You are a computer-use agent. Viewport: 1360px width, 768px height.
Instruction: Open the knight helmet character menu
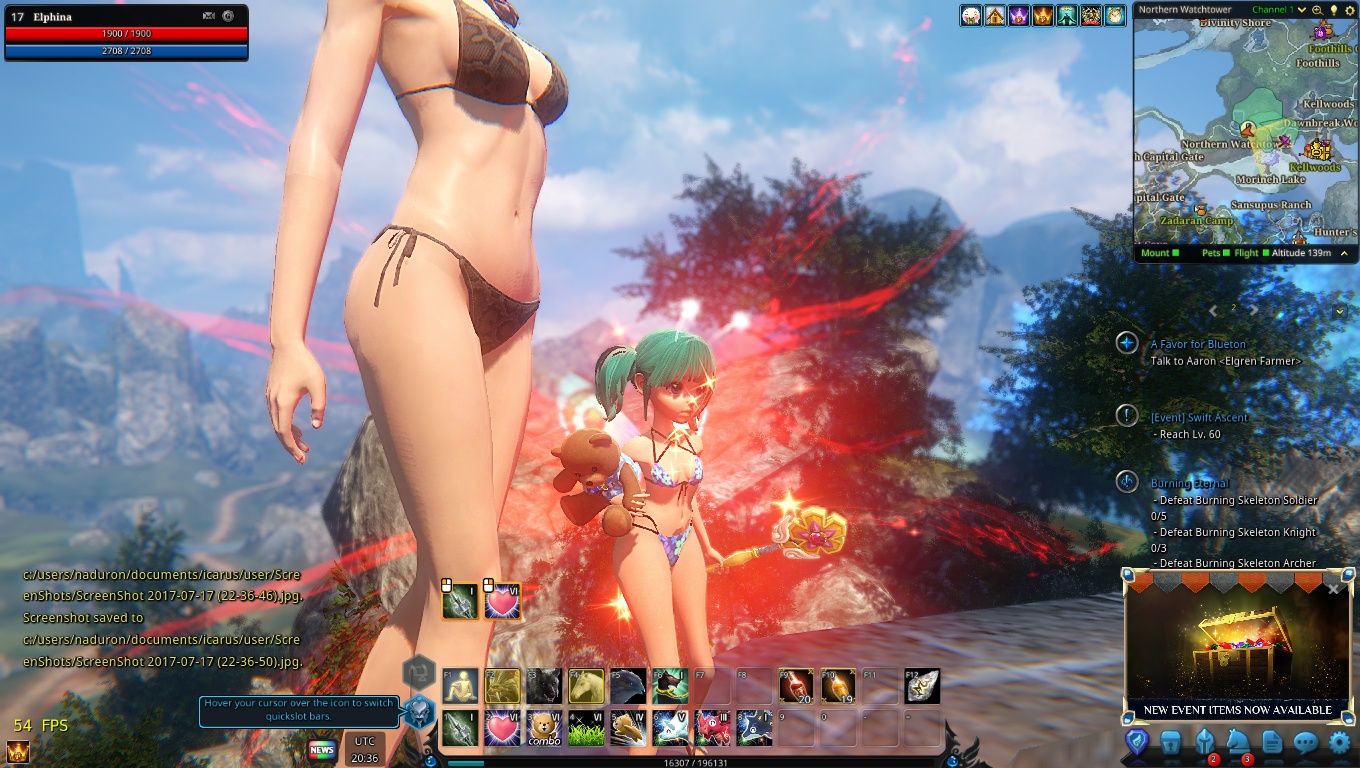(1205, 743)
